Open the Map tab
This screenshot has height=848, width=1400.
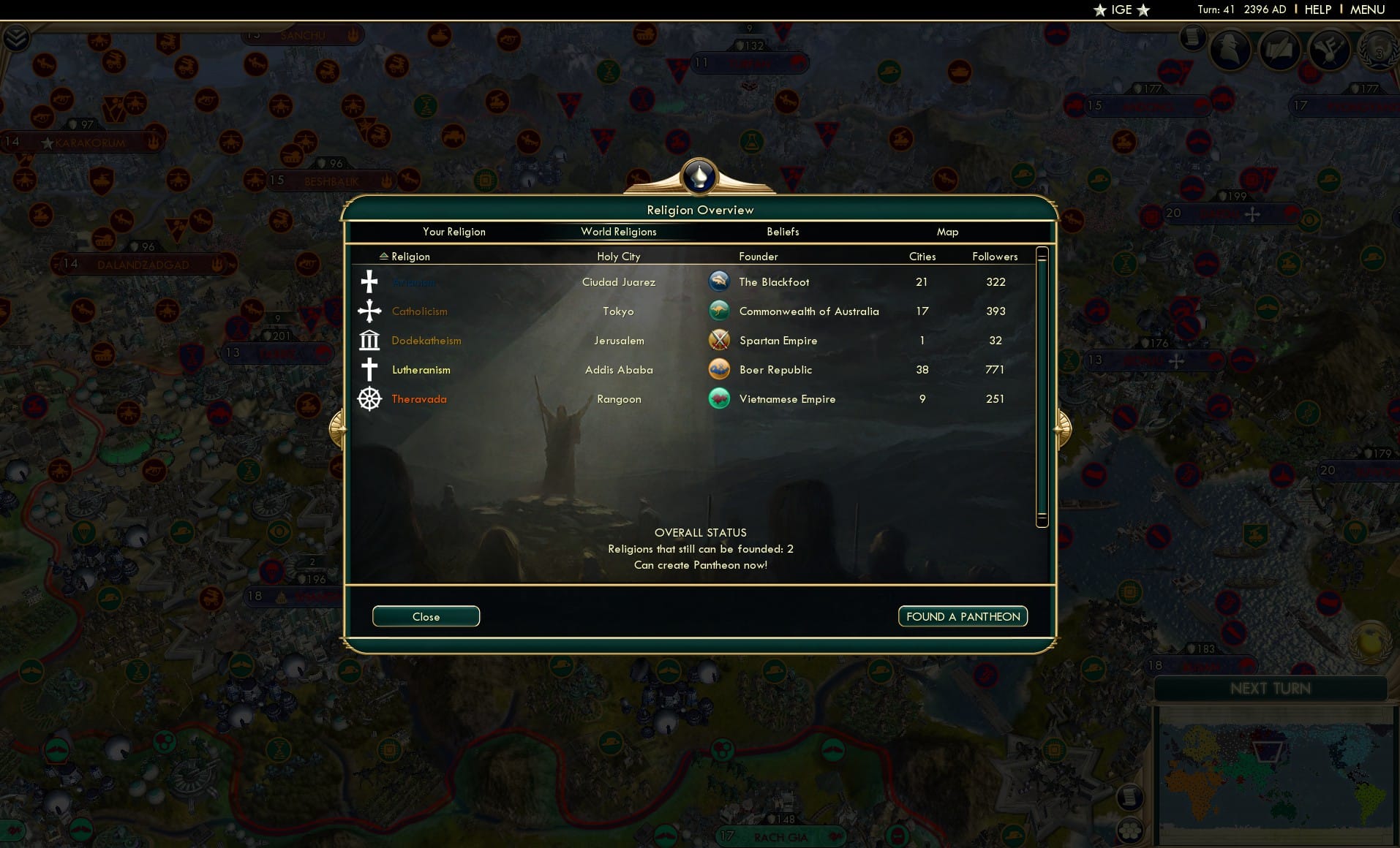click(947, 232)
